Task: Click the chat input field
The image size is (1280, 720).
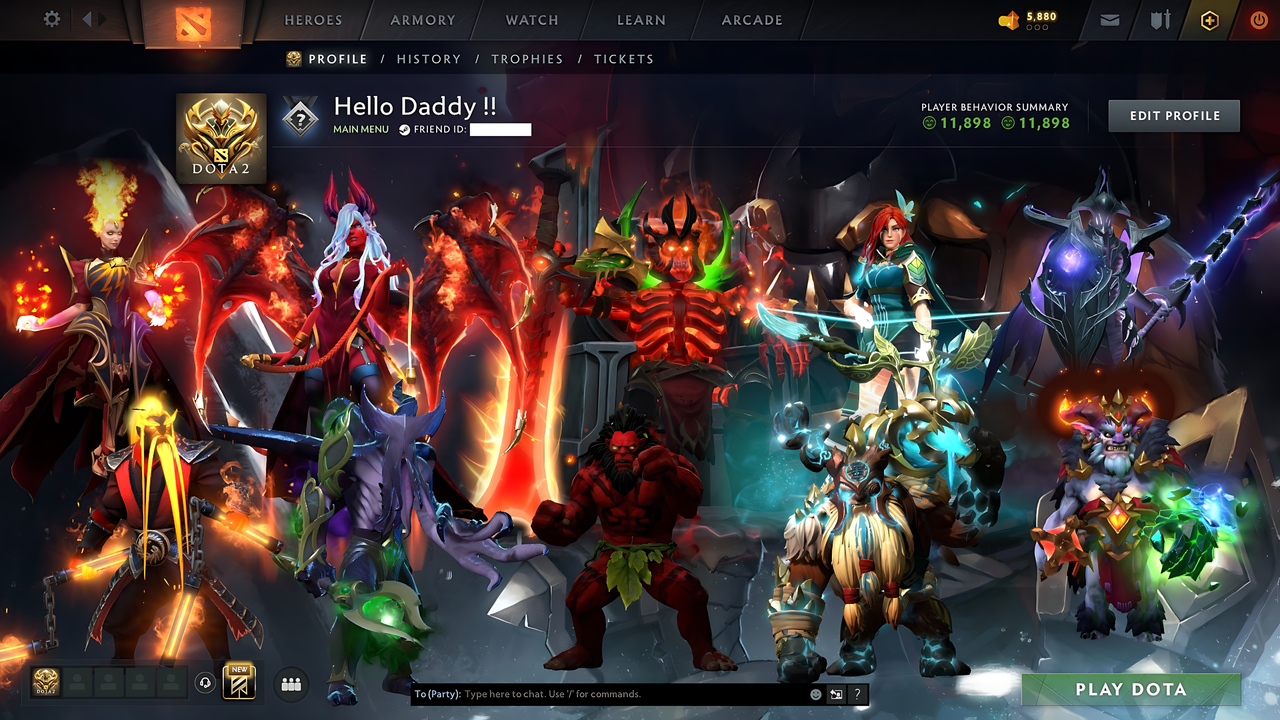Action: click(600, 694)
